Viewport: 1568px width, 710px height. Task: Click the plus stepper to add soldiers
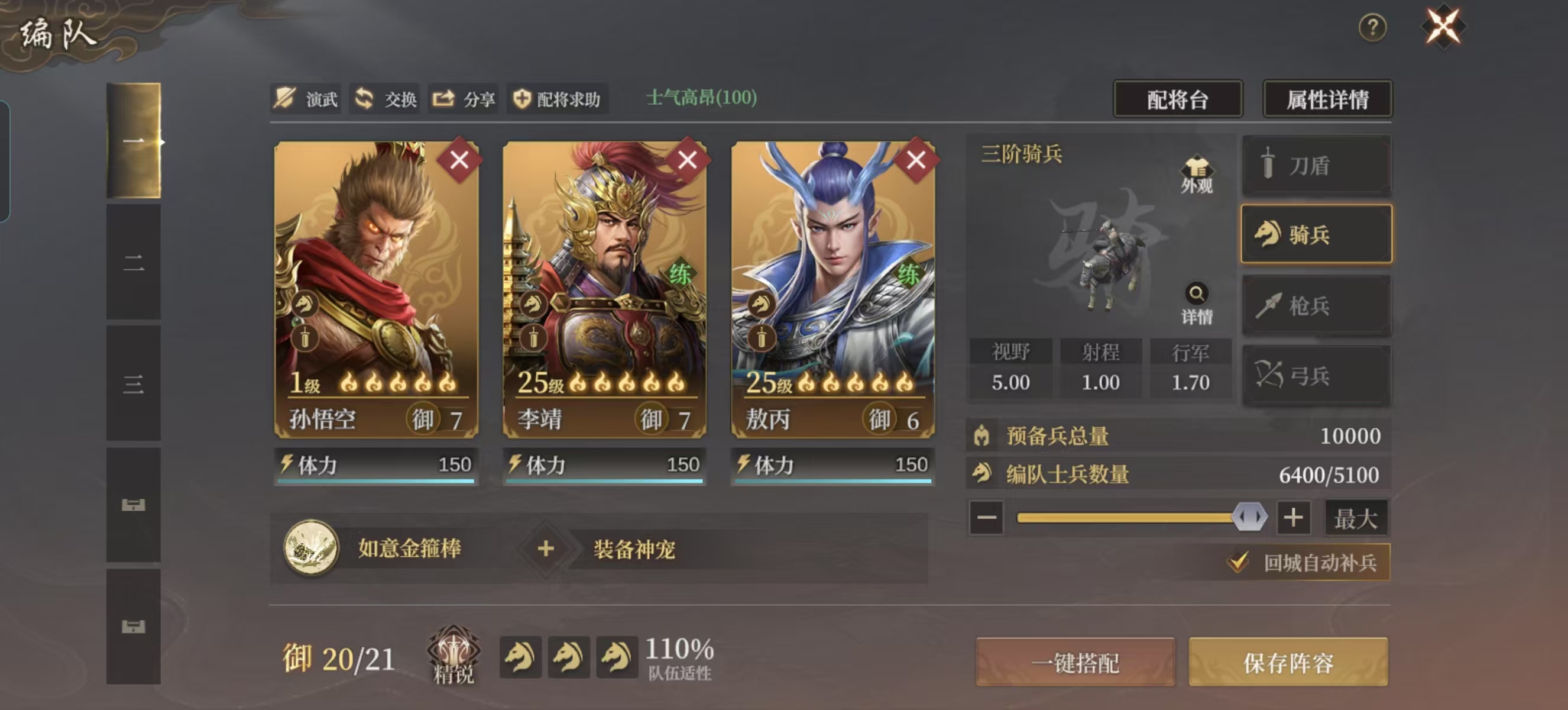click(1294, 518)
